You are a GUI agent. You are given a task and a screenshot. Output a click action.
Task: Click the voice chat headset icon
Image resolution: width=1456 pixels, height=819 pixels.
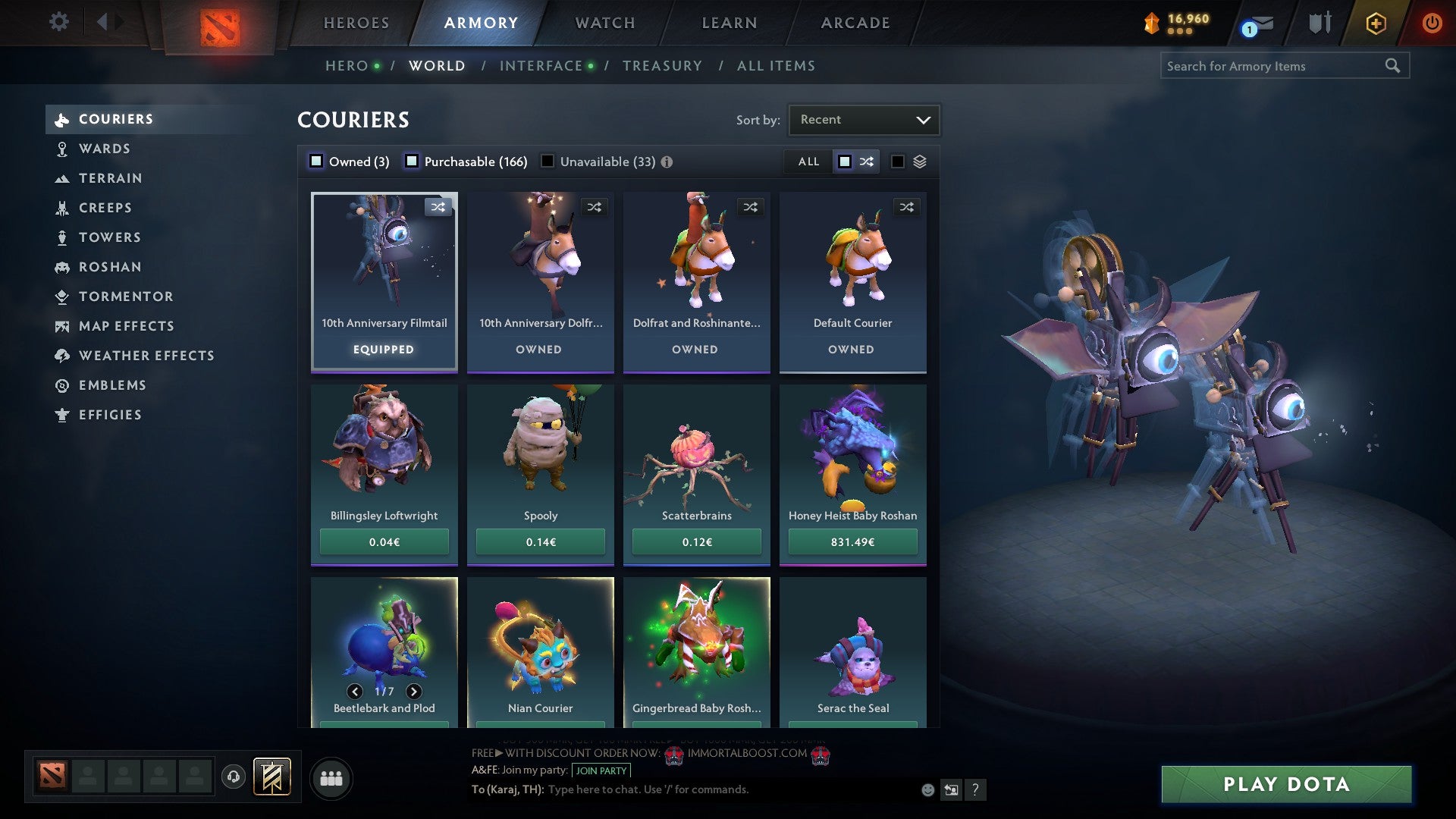coord(232,777)
